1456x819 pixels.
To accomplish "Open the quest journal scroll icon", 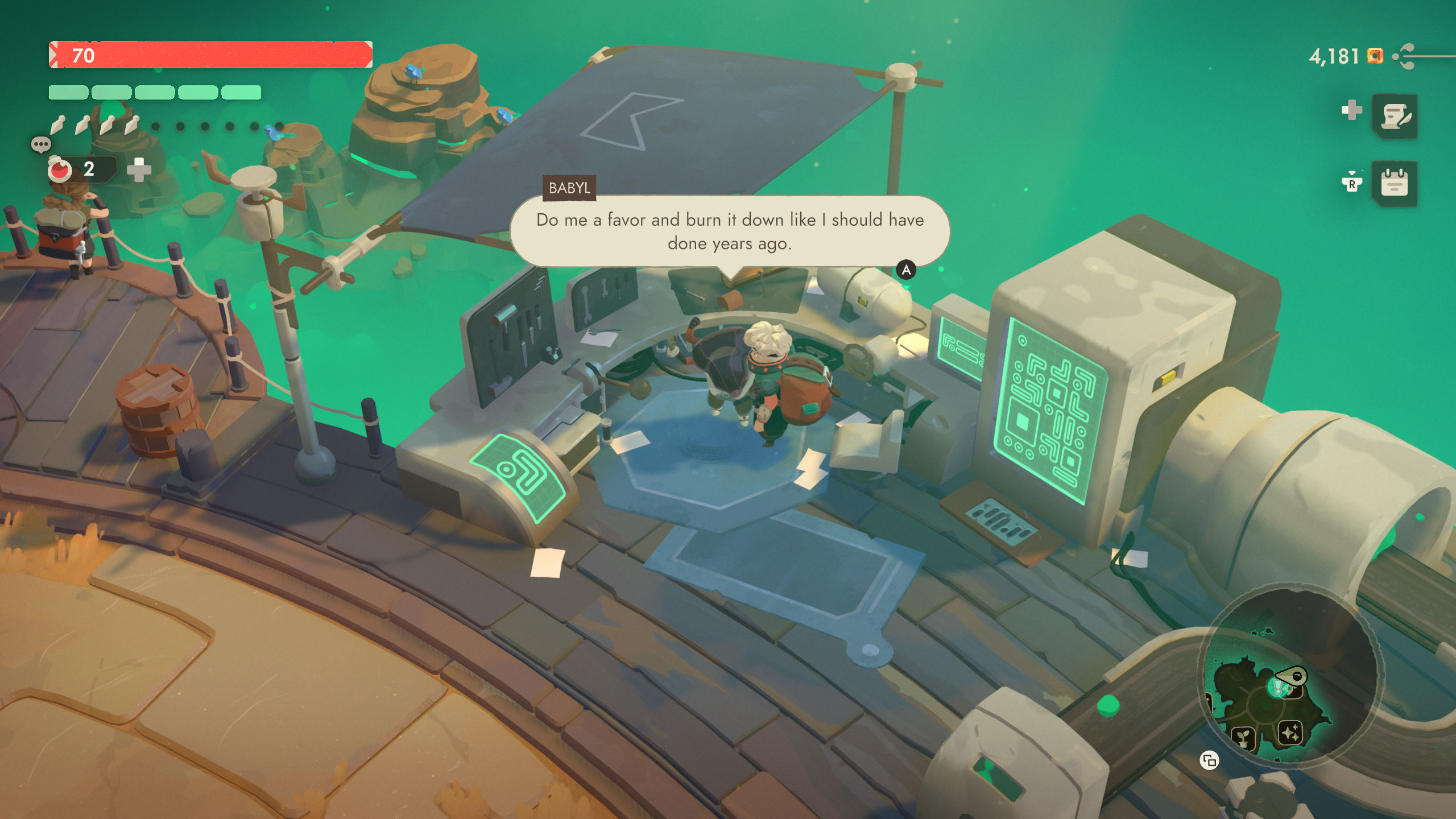I will coord(1395,117).
